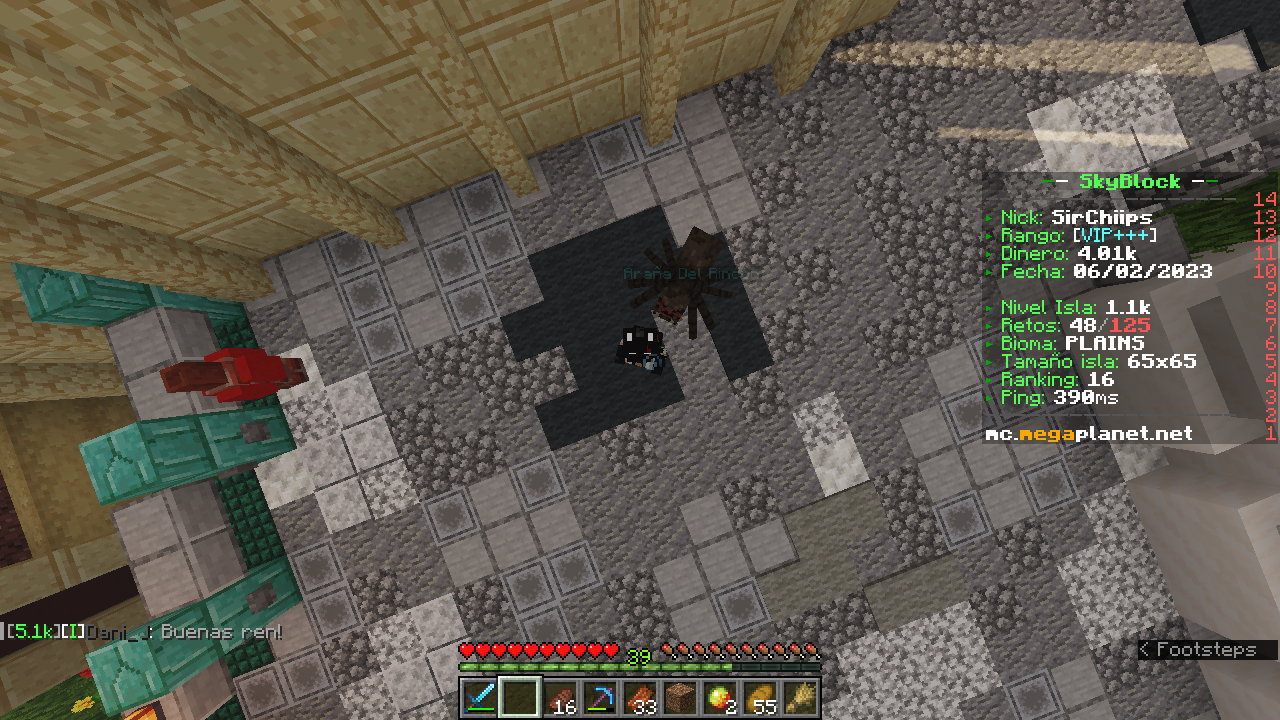Select the diamond sword hotbar slot
This screenshot has width=1280, height=720.
pyautogui.click(x=480, y=697)
